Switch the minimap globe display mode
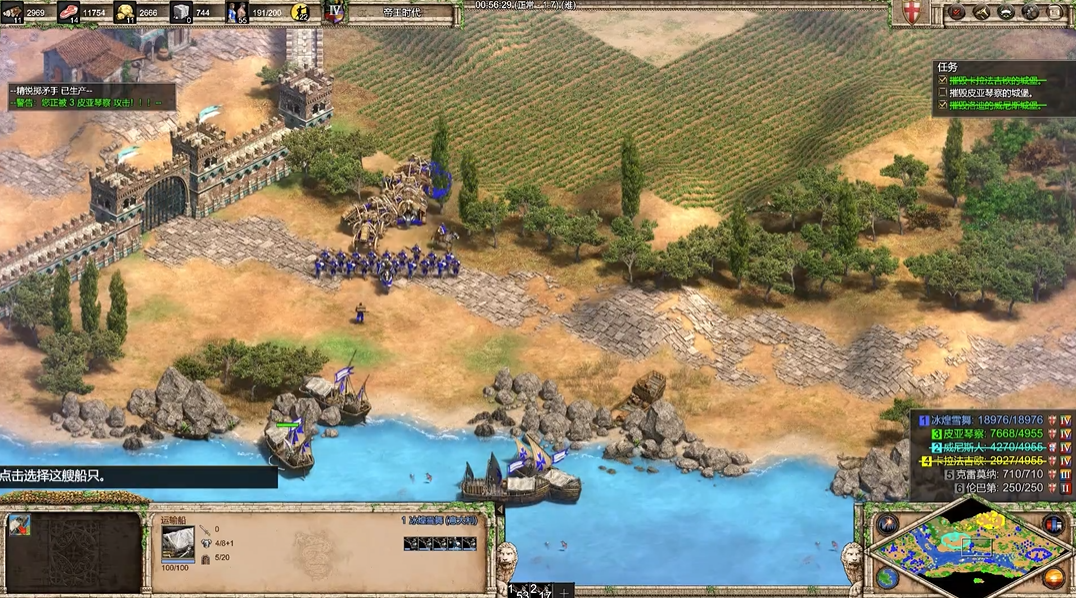1076x598 pixels. (887, 577)
